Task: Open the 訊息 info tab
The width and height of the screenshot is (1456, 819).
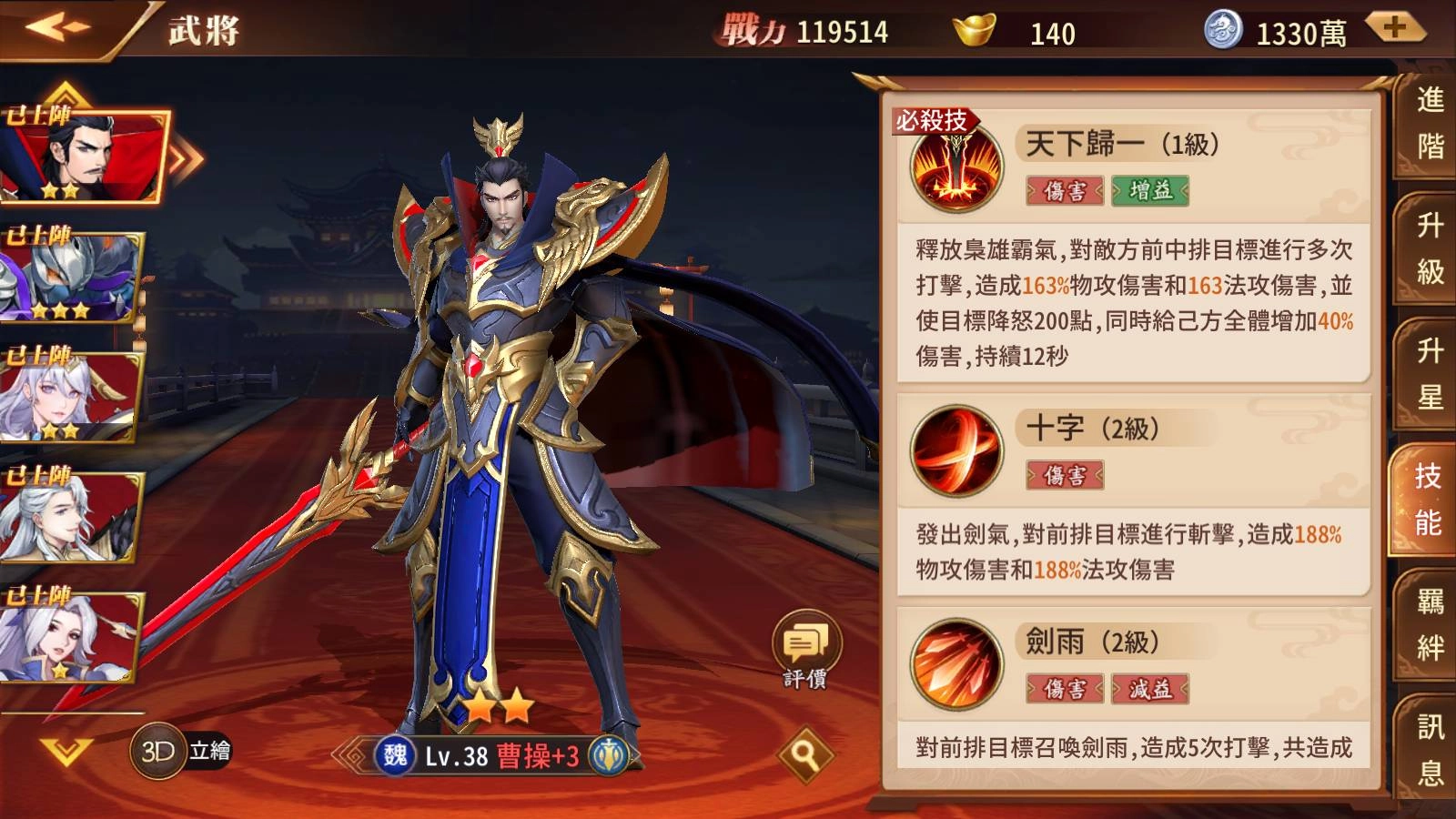Action: click(1429, 750)
